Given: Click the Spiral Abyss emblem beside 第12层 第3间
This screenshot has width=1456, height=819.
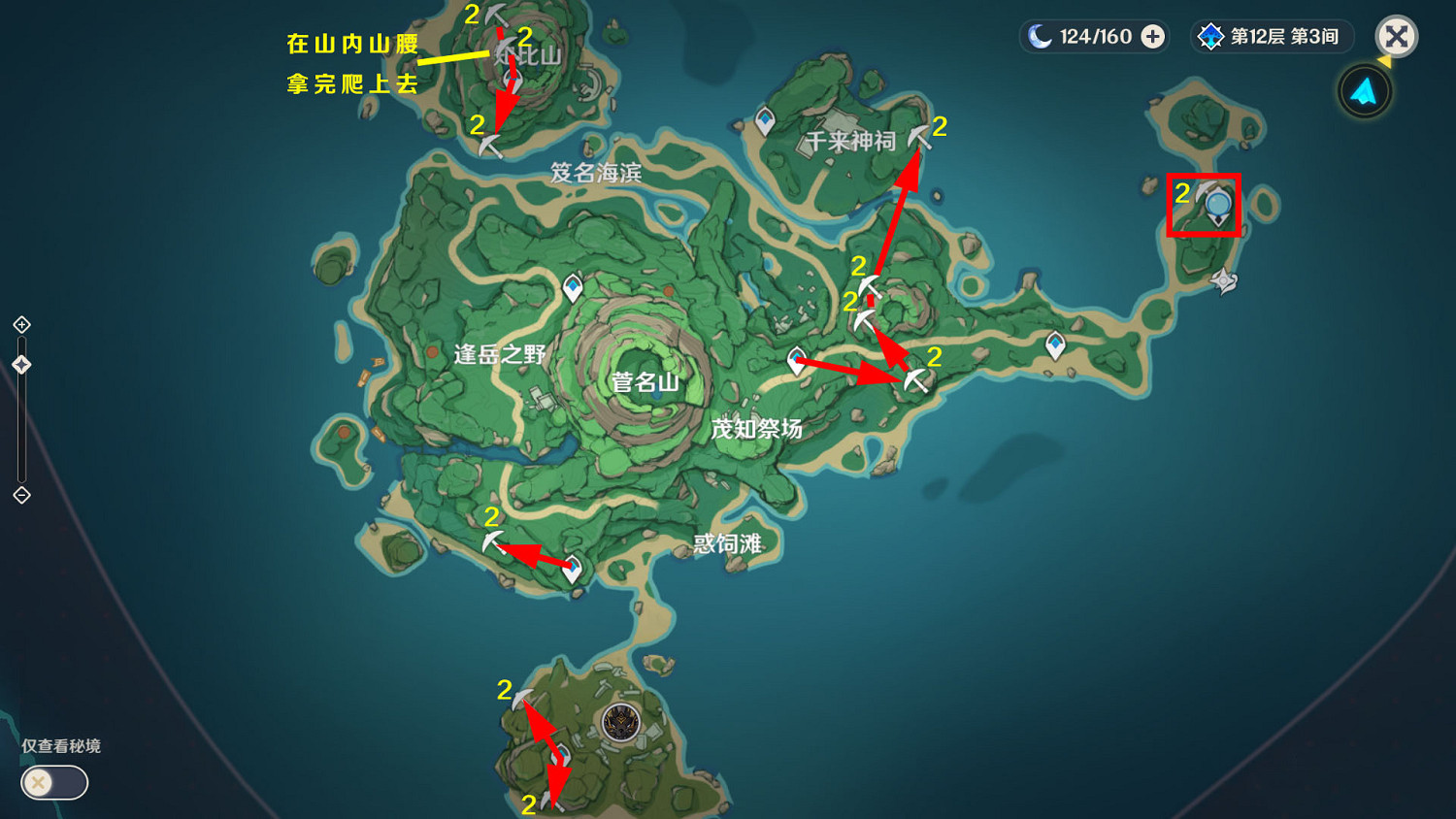Looking at the screenshot, I should [x=1209, y=36].
